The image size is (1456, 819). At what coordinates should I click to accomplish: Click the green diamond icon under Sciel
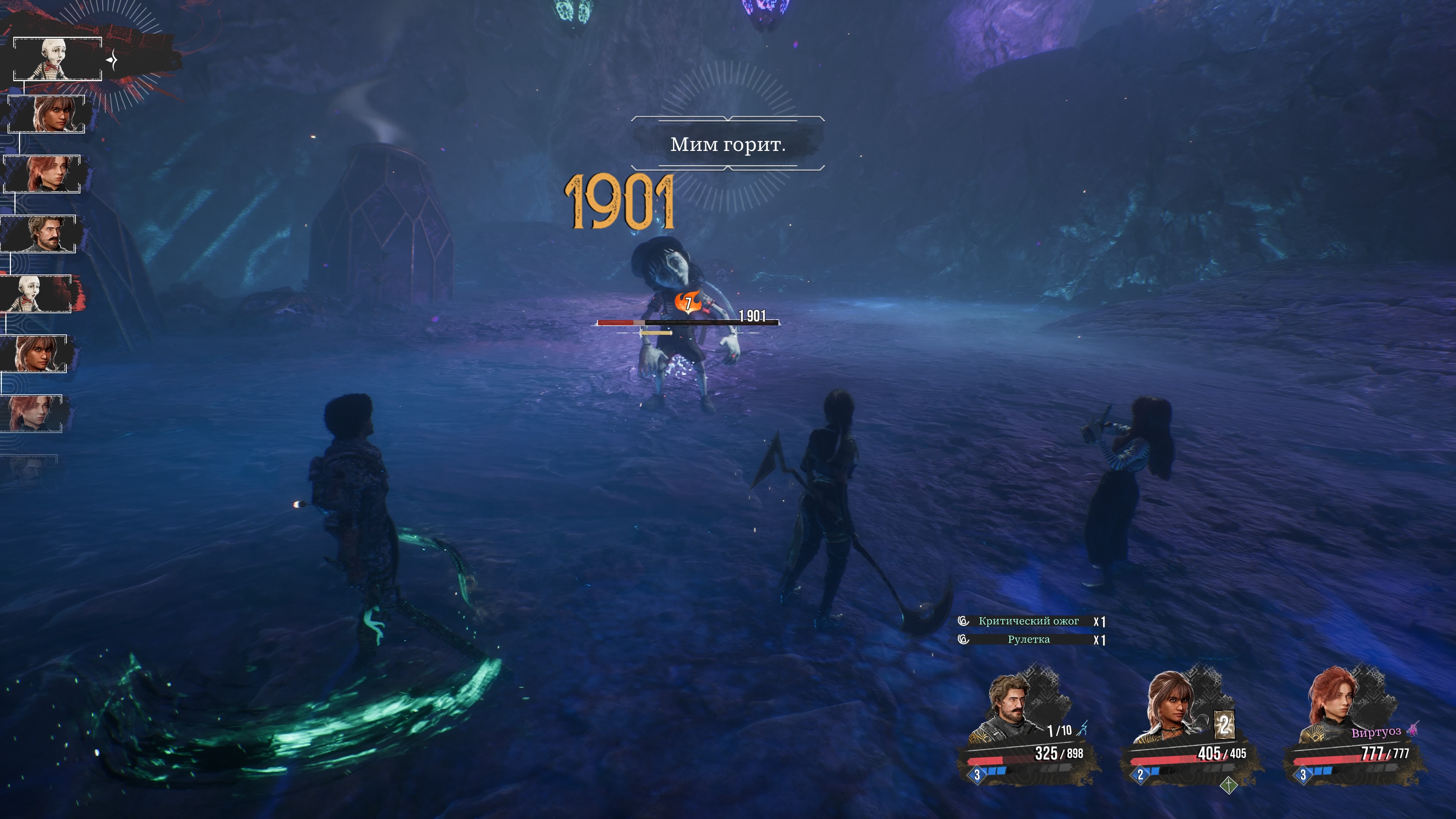(1229, 785)
